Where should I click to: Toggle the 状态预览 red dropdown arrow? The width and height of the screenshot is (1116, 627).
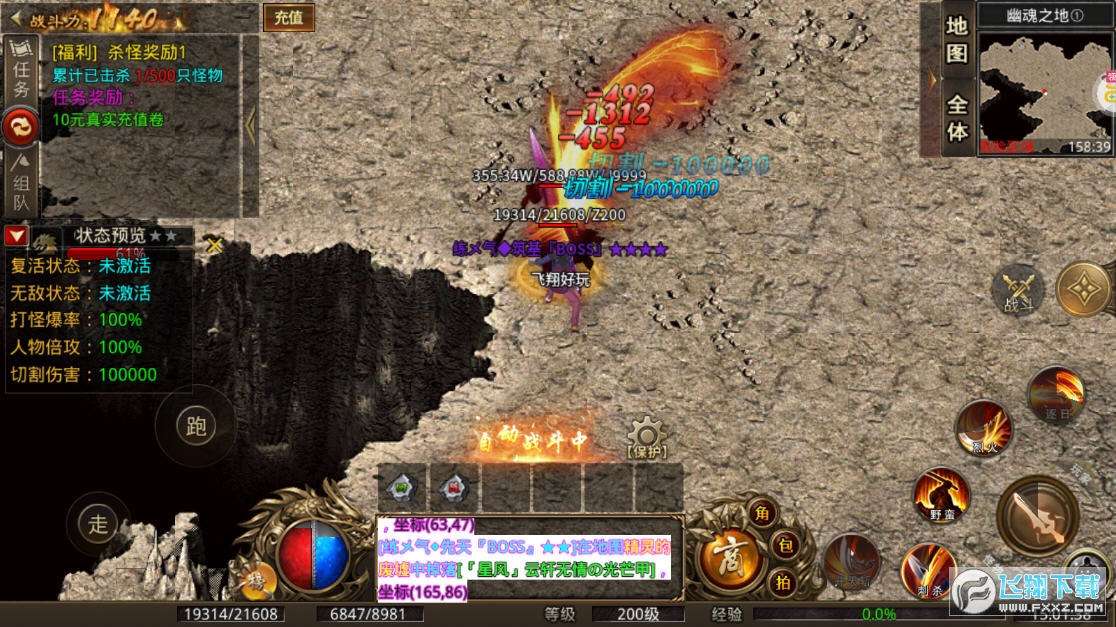(16, 236)
